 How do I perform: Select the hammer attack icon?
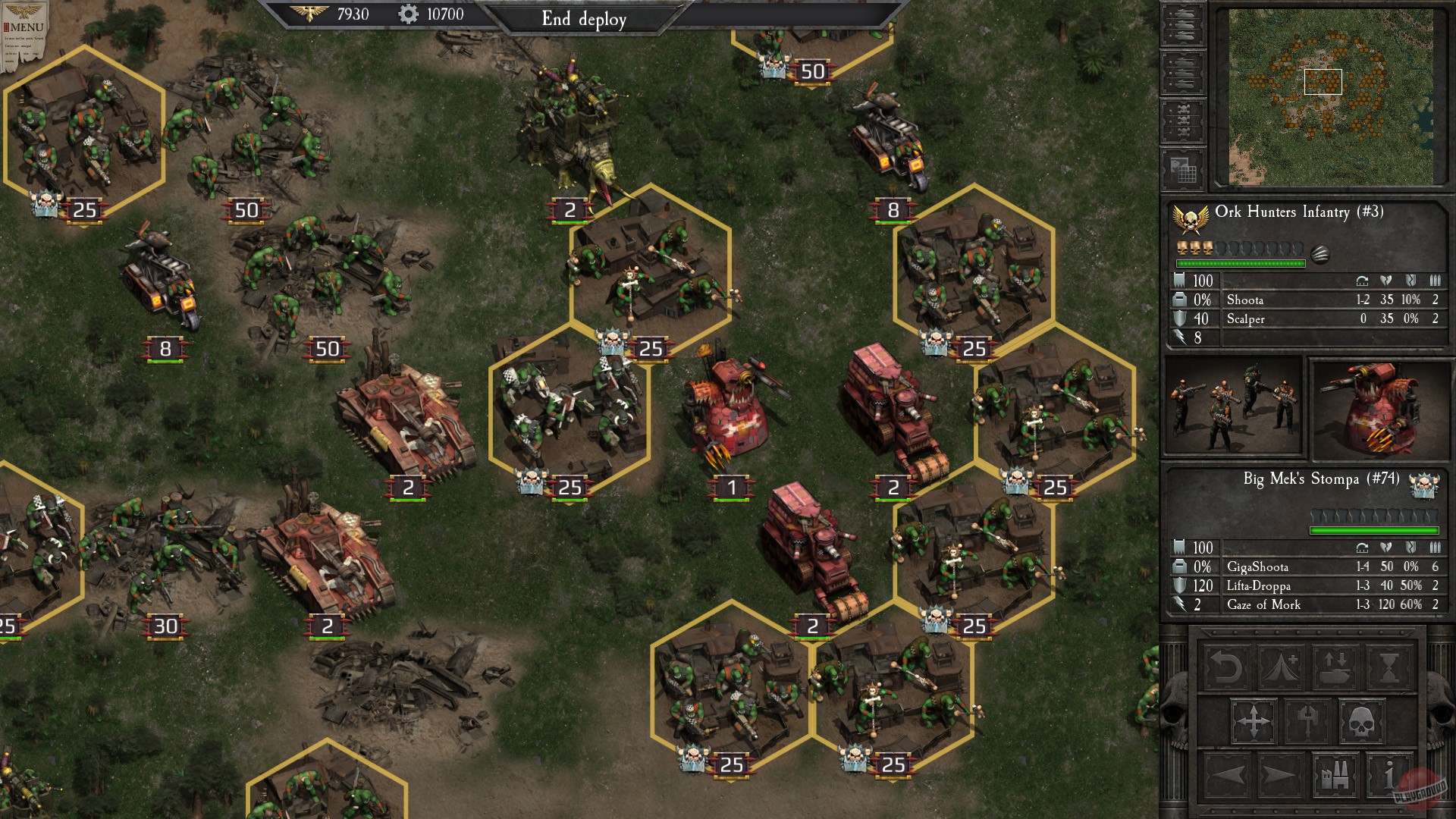pos(1307,720)
